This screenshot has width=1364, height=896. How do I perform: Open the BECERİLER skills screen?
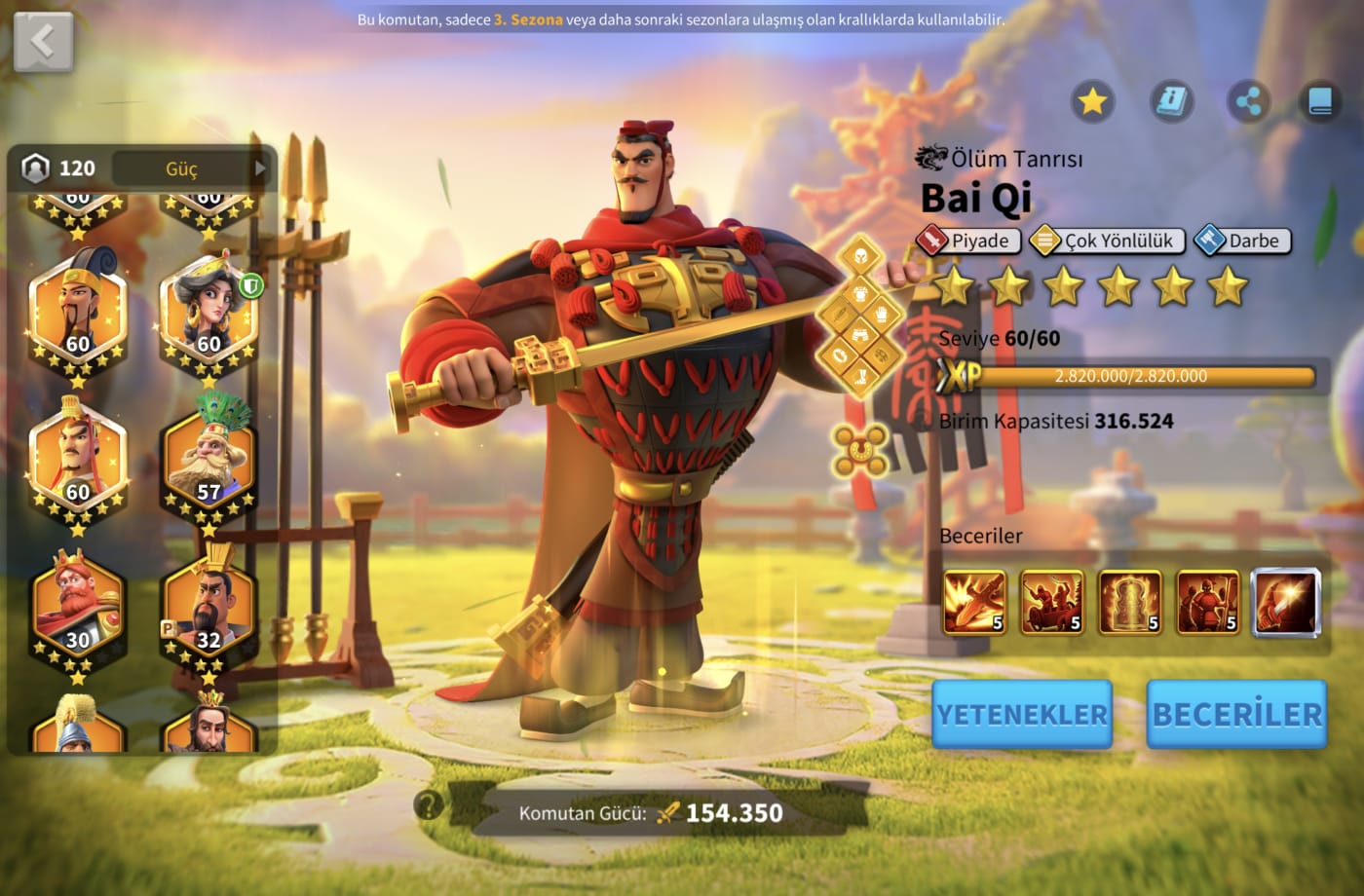coord(1236,715)
